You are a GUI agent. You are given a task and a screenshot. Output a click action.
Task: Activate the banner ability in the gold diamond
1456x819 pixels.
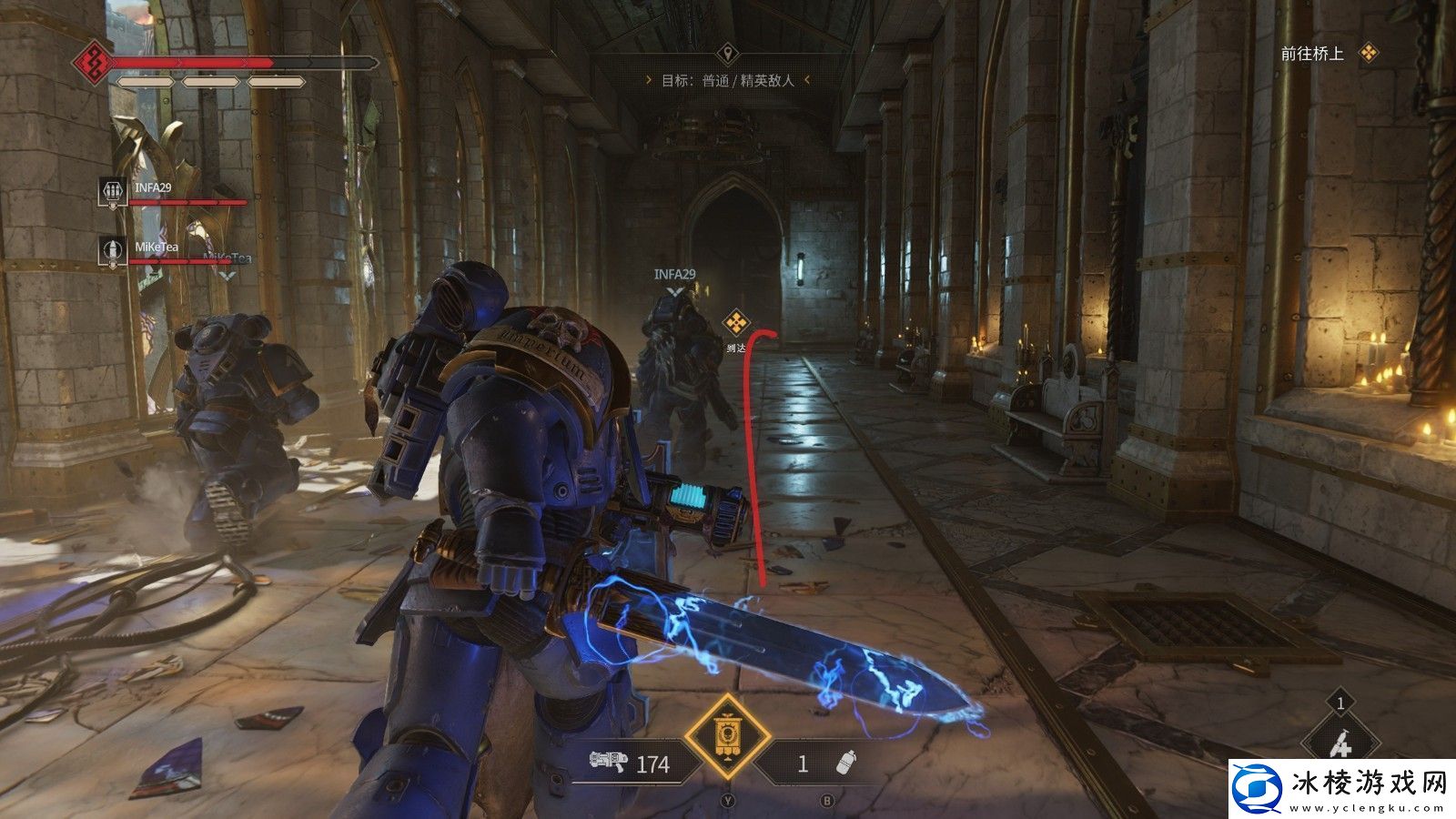[x=727, y=736]
